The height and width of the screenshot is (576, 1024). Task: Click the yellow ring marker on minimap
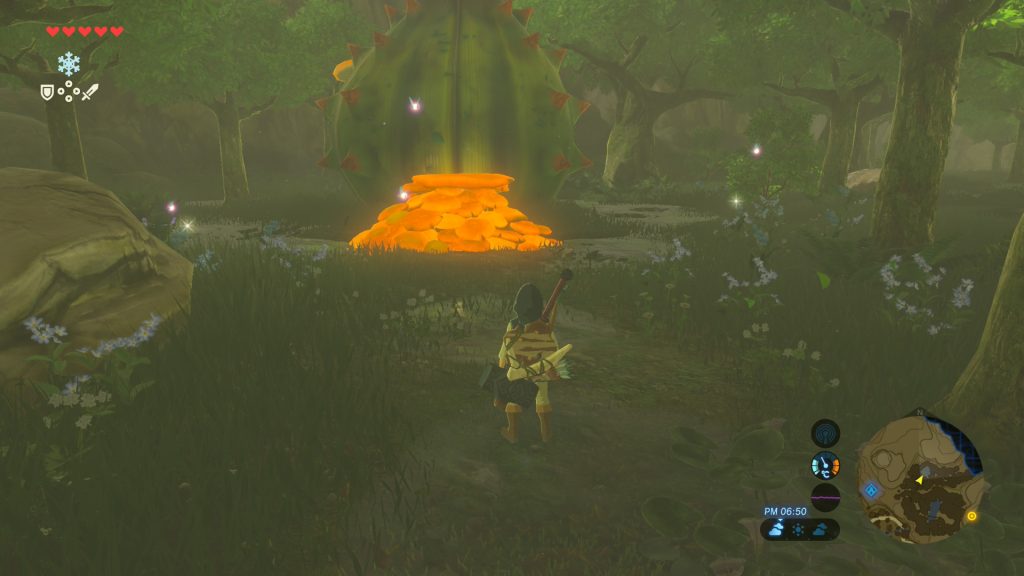[971, 516]
